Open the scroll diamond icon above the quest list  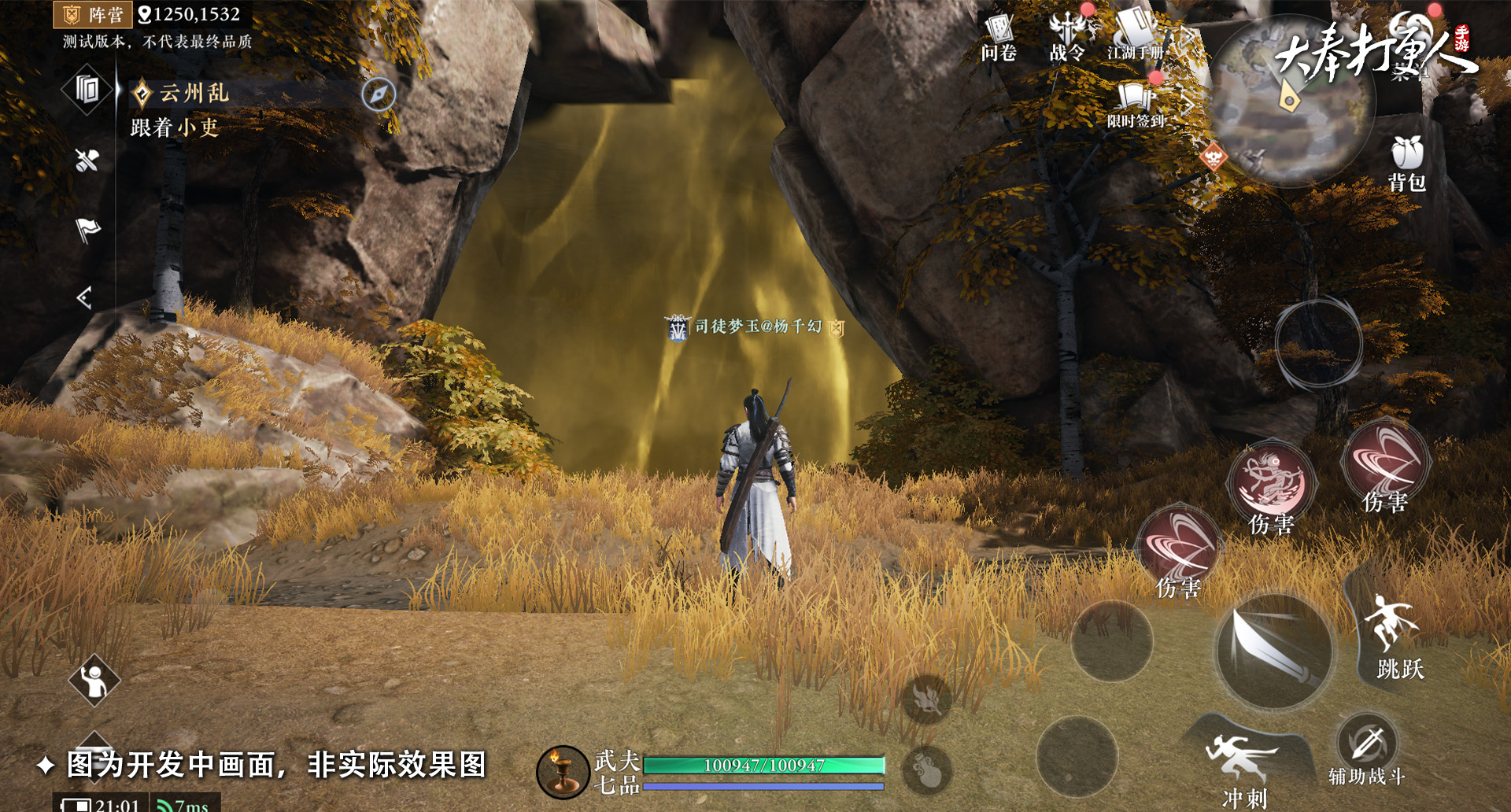87,90
